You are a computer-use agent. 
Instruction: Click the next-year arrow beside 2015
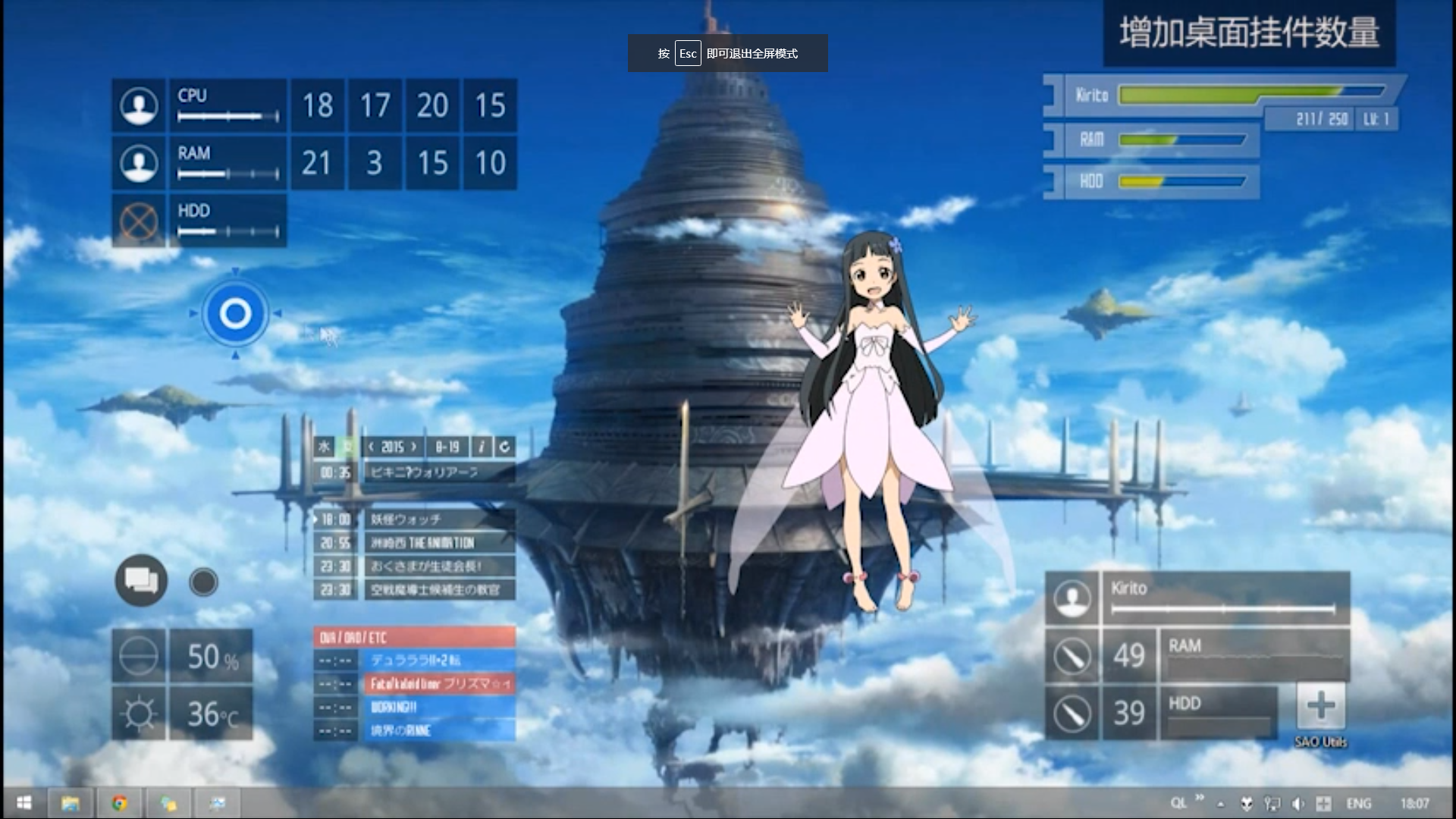(412, 447)
